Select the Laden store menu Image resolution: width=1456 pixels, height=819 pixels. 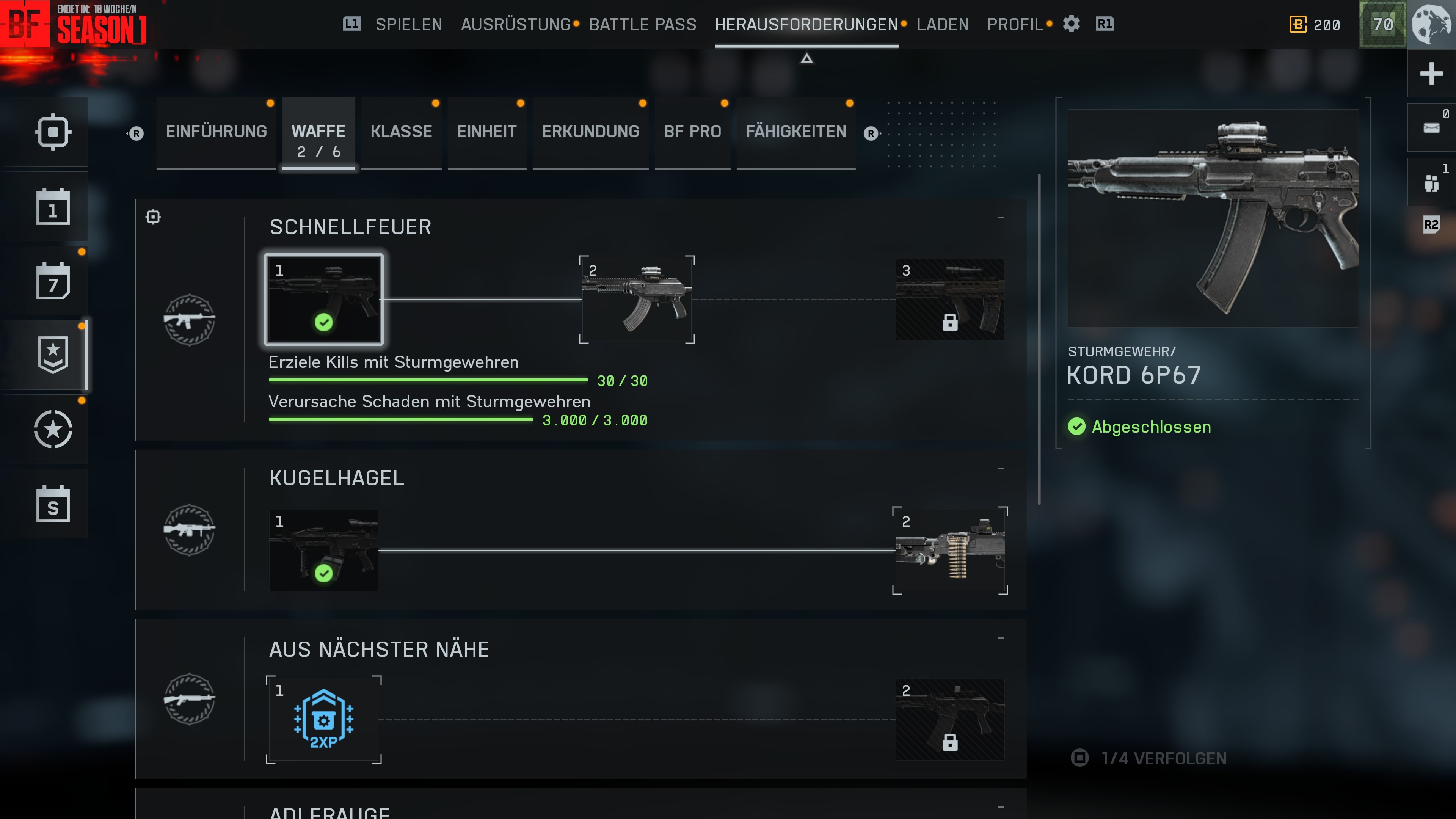[942, 24]
